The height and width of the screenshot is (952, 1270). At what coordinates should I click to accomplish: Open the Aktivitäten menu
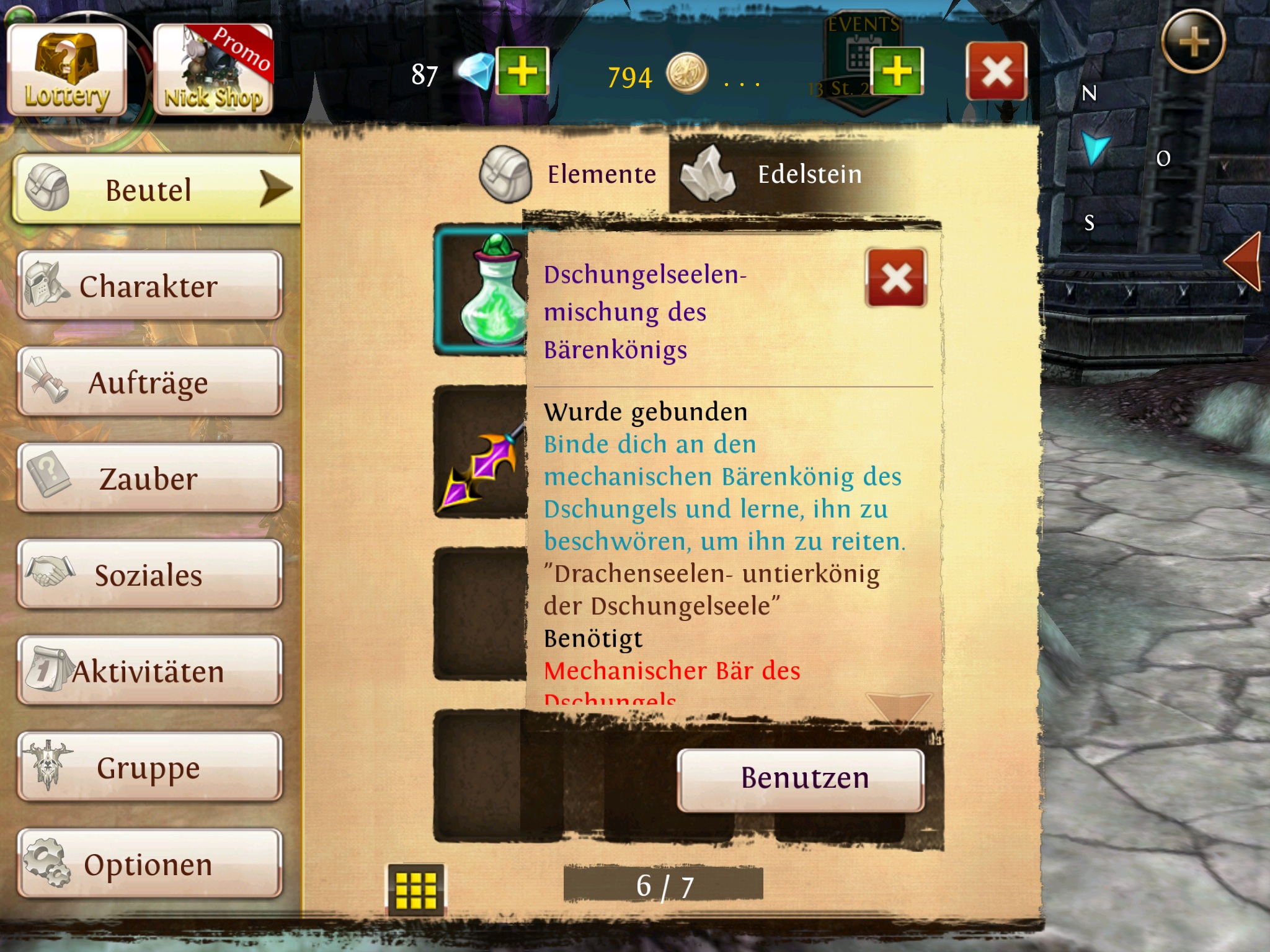coord(149,671)
